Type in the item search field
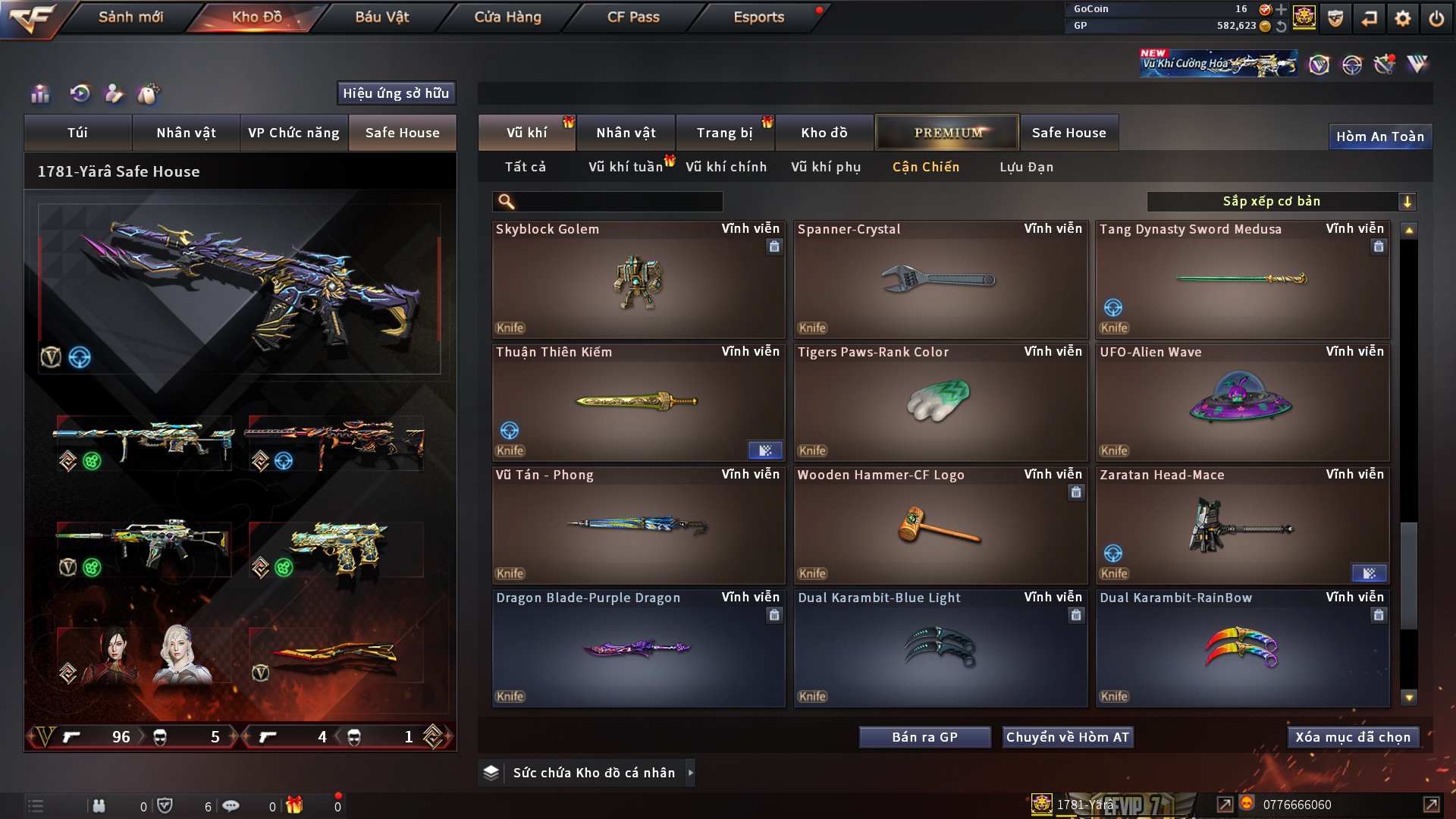This screenshot has height=819, width=1456. coord(618,202)
